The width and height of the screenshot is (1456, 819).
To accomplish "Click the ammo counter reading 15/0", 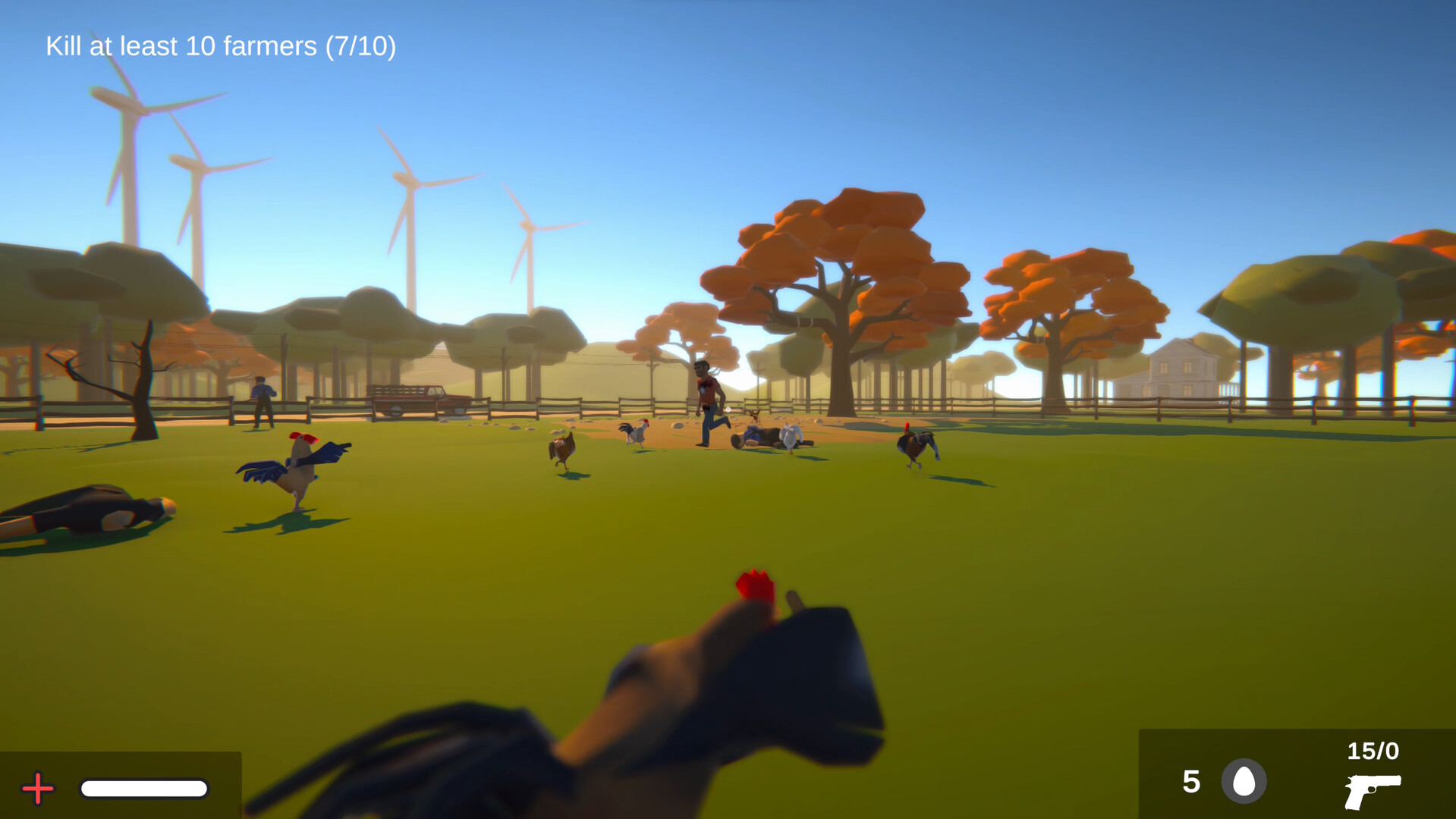I will pos(1373,752).
